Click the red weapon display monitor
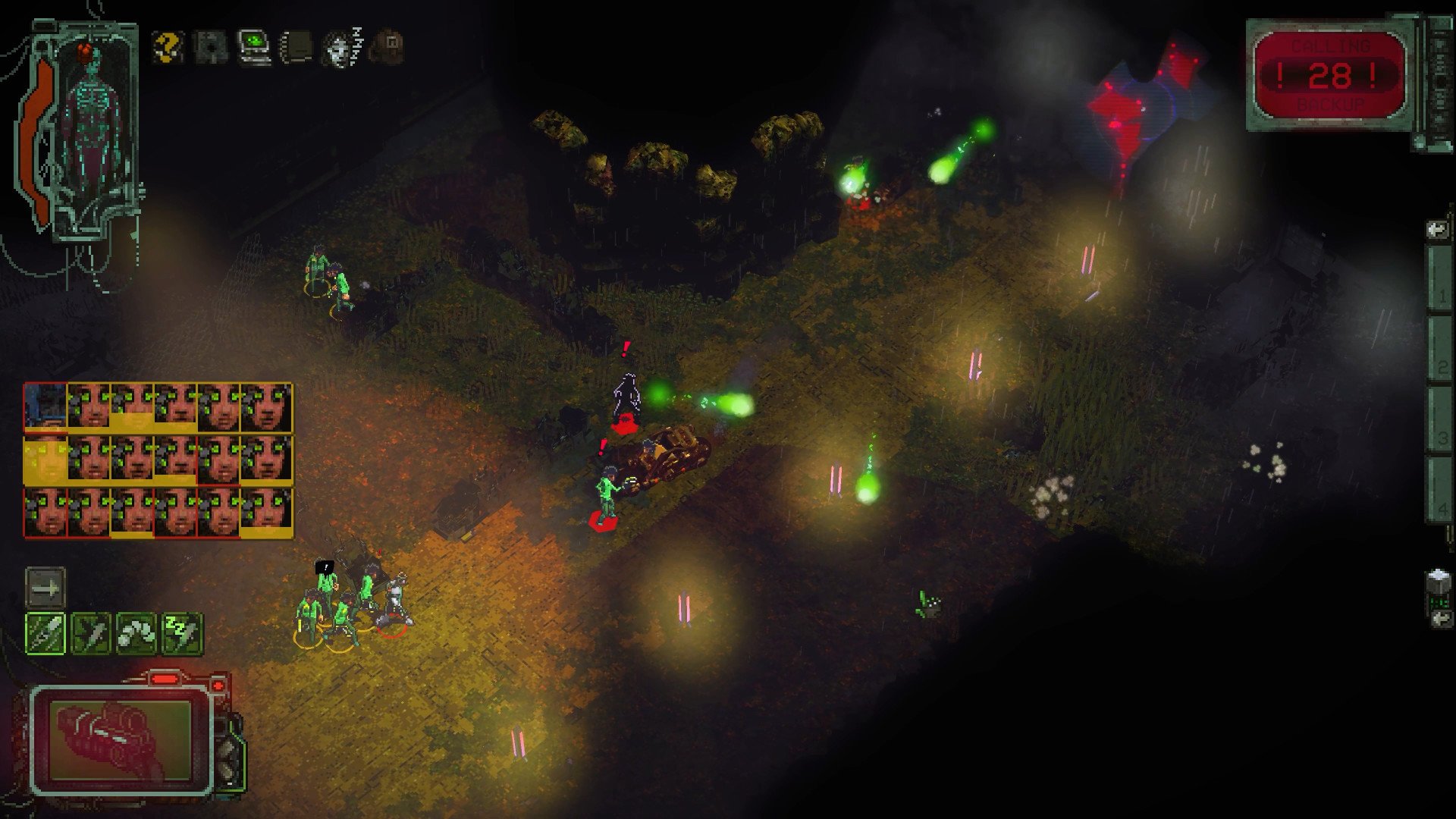 (120, 739)
